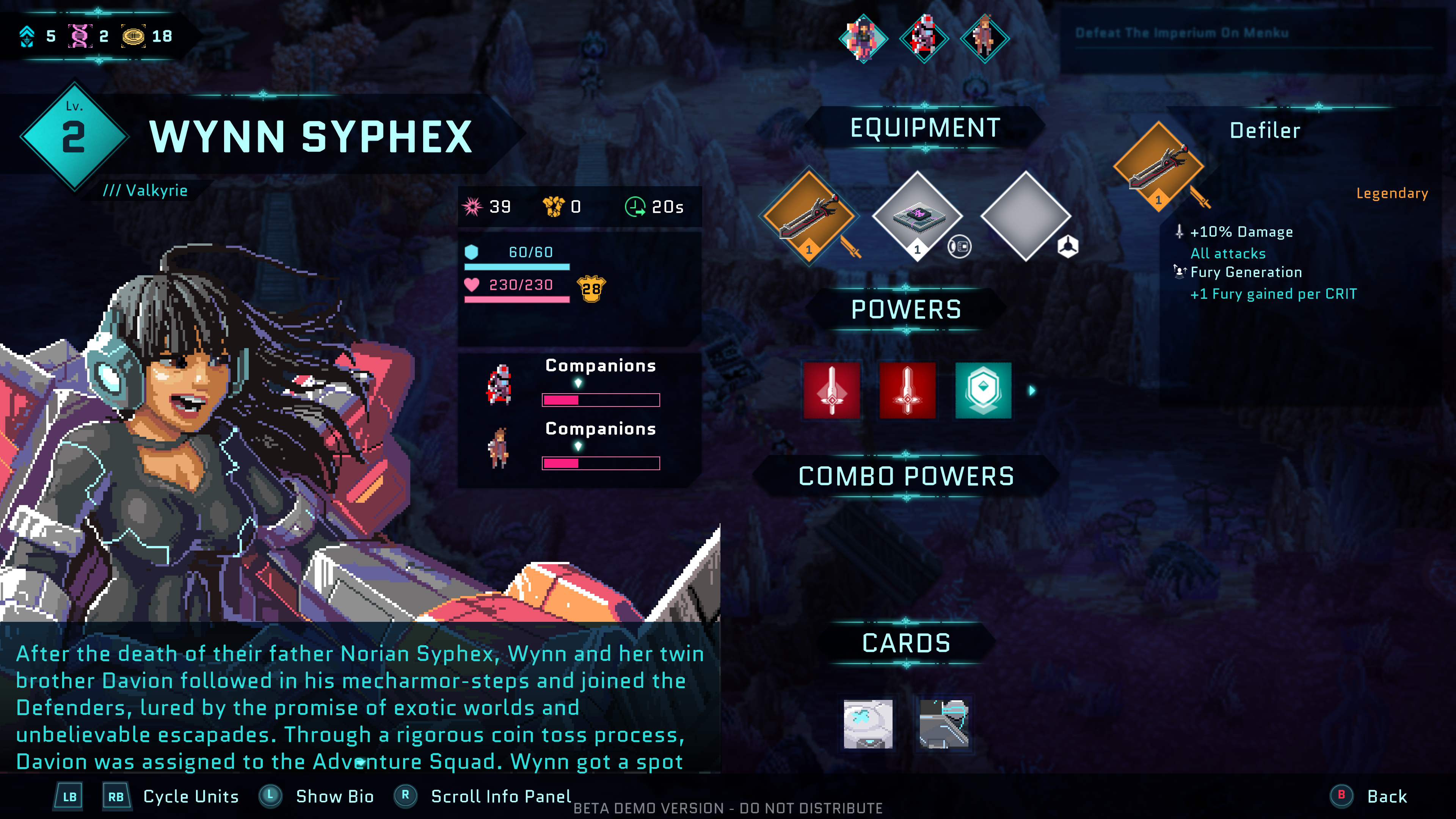Image resolution: width=1456 pixels, height=819 pixels.
Task: Choose the empty third equipment slot
Action: 1026,215
